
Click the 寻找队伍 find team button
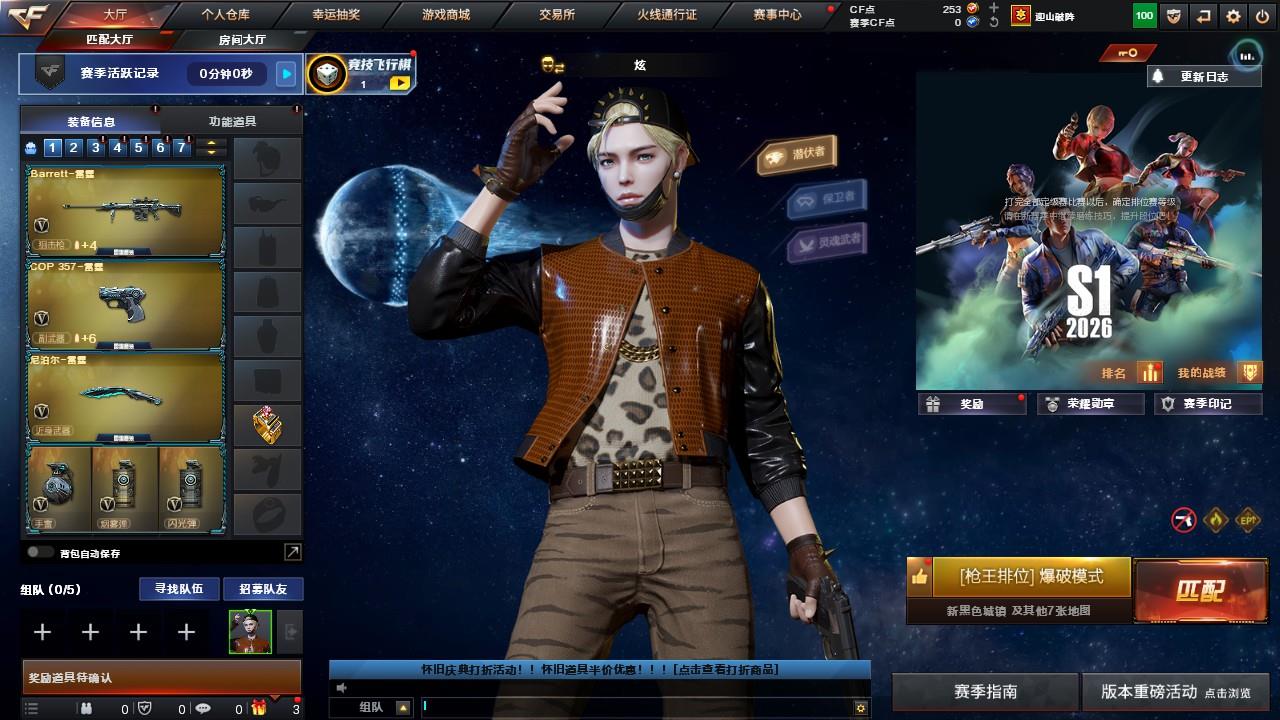tap(179, 589)
